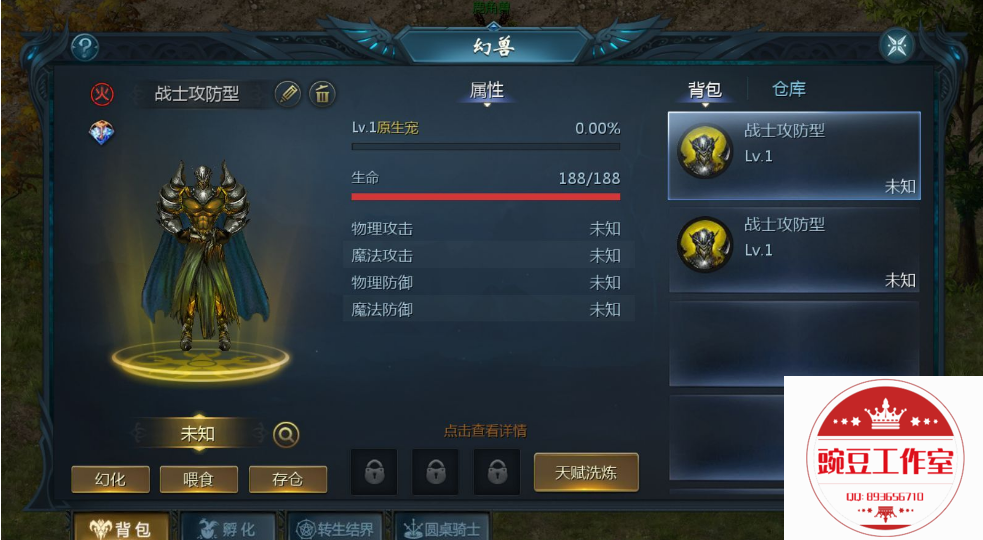983x540 pixels.
Task: Rename pet with the pencil icon
Action: 288,94
